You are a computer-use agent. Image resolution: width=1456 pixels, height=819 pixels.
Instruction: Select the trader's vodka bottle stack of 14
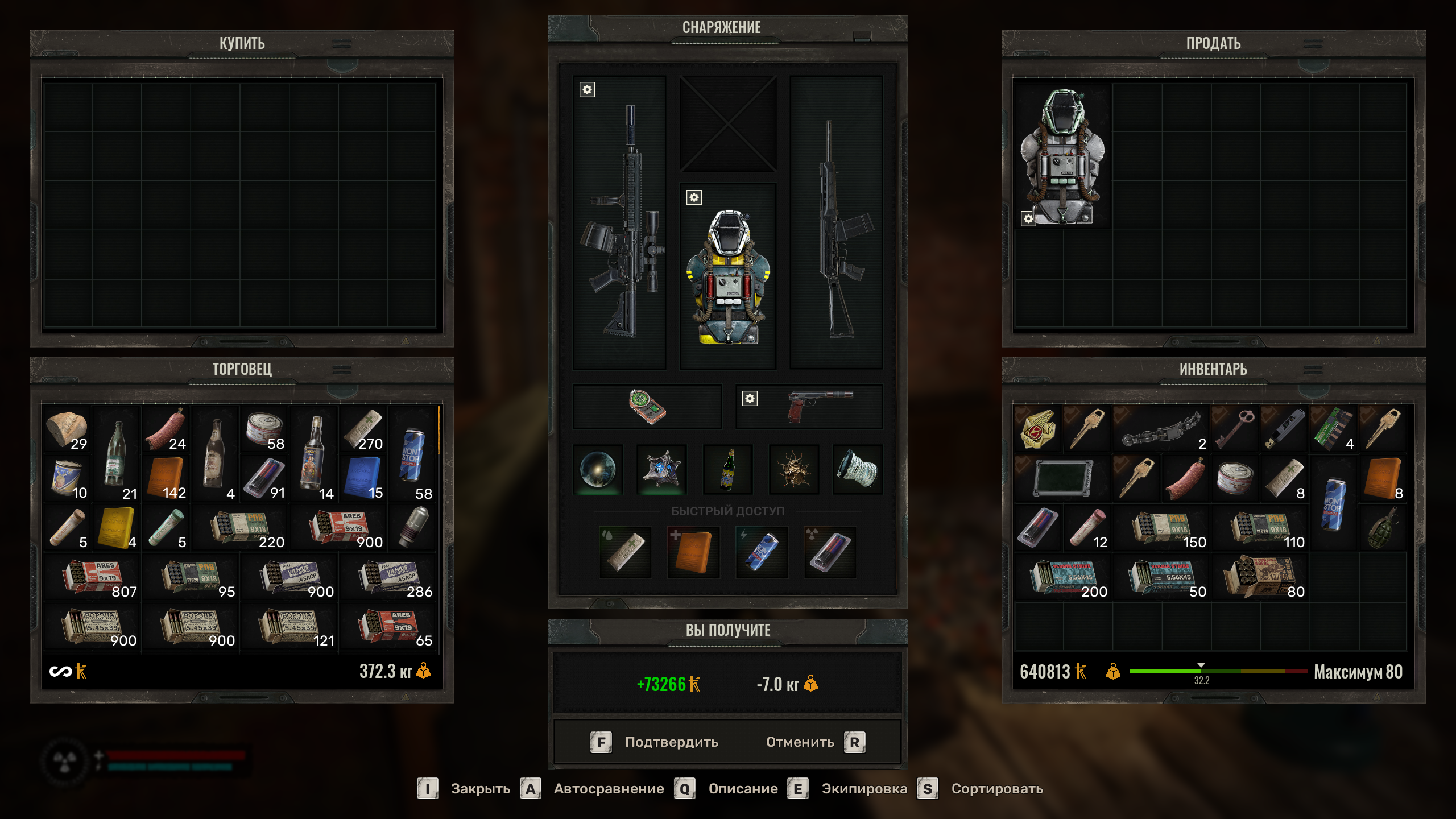click(x=313, y=453)
